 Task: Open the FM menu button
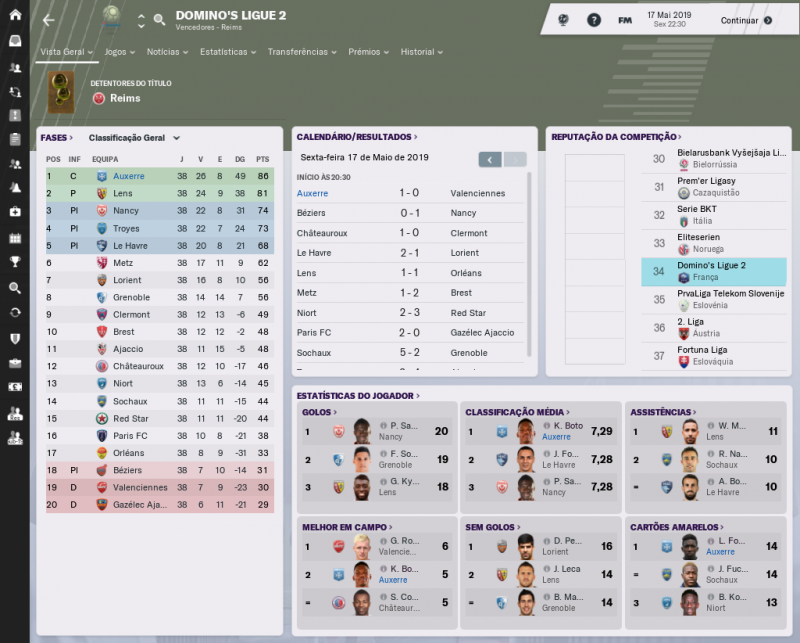[624, 20]
